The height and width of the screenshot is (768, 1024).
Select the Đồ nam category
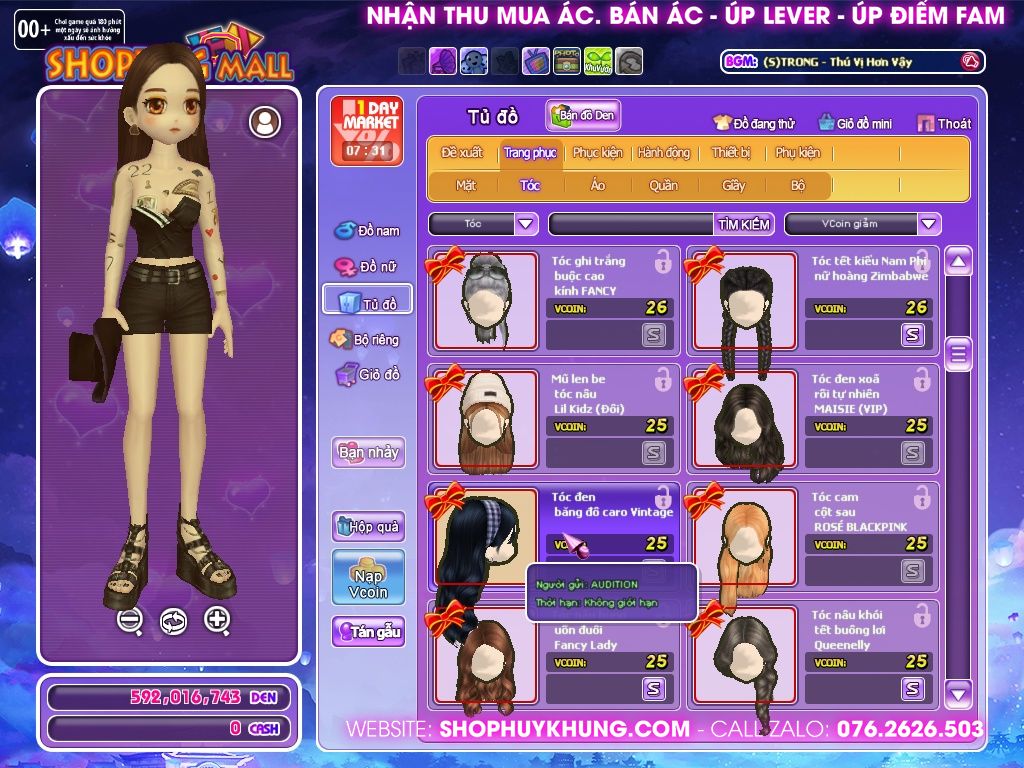368,231
